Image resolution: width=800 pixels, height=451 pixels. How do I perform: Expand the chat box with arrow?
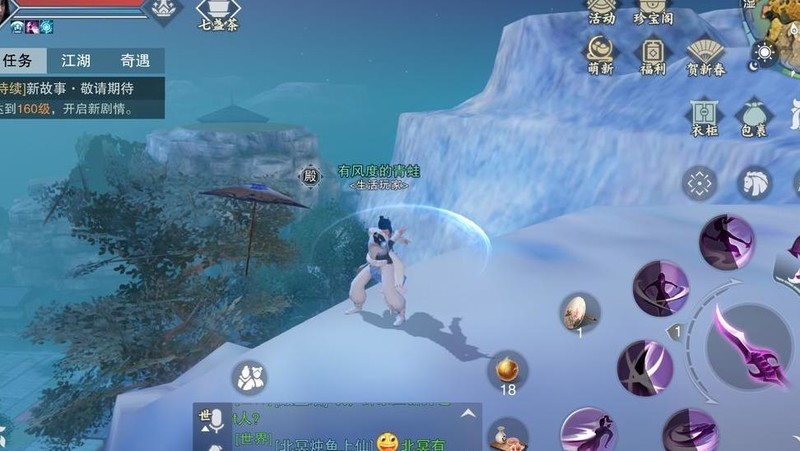tap(466, 413)
